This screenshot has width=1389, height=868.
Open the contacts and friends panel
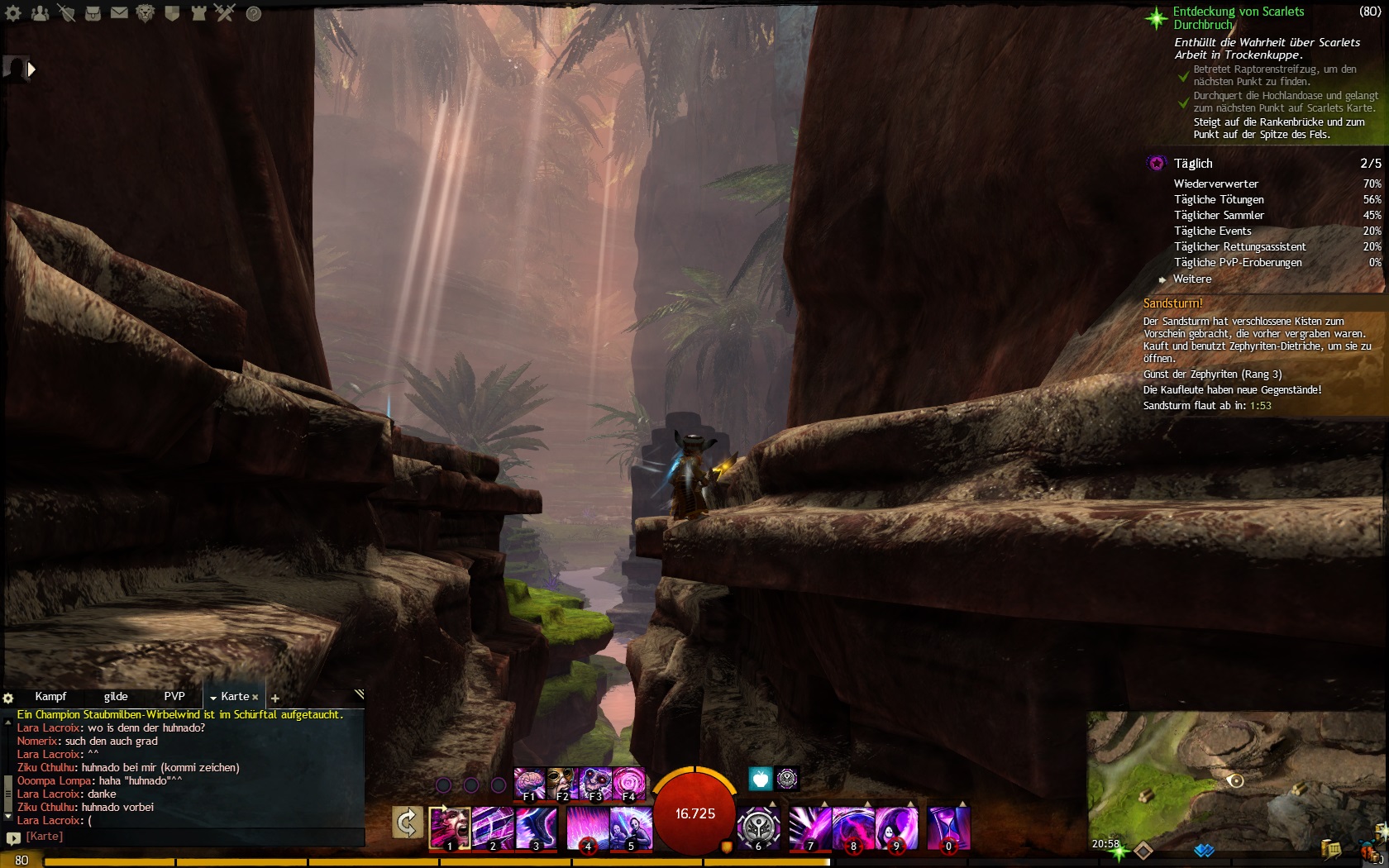click(x=40, y=13)
